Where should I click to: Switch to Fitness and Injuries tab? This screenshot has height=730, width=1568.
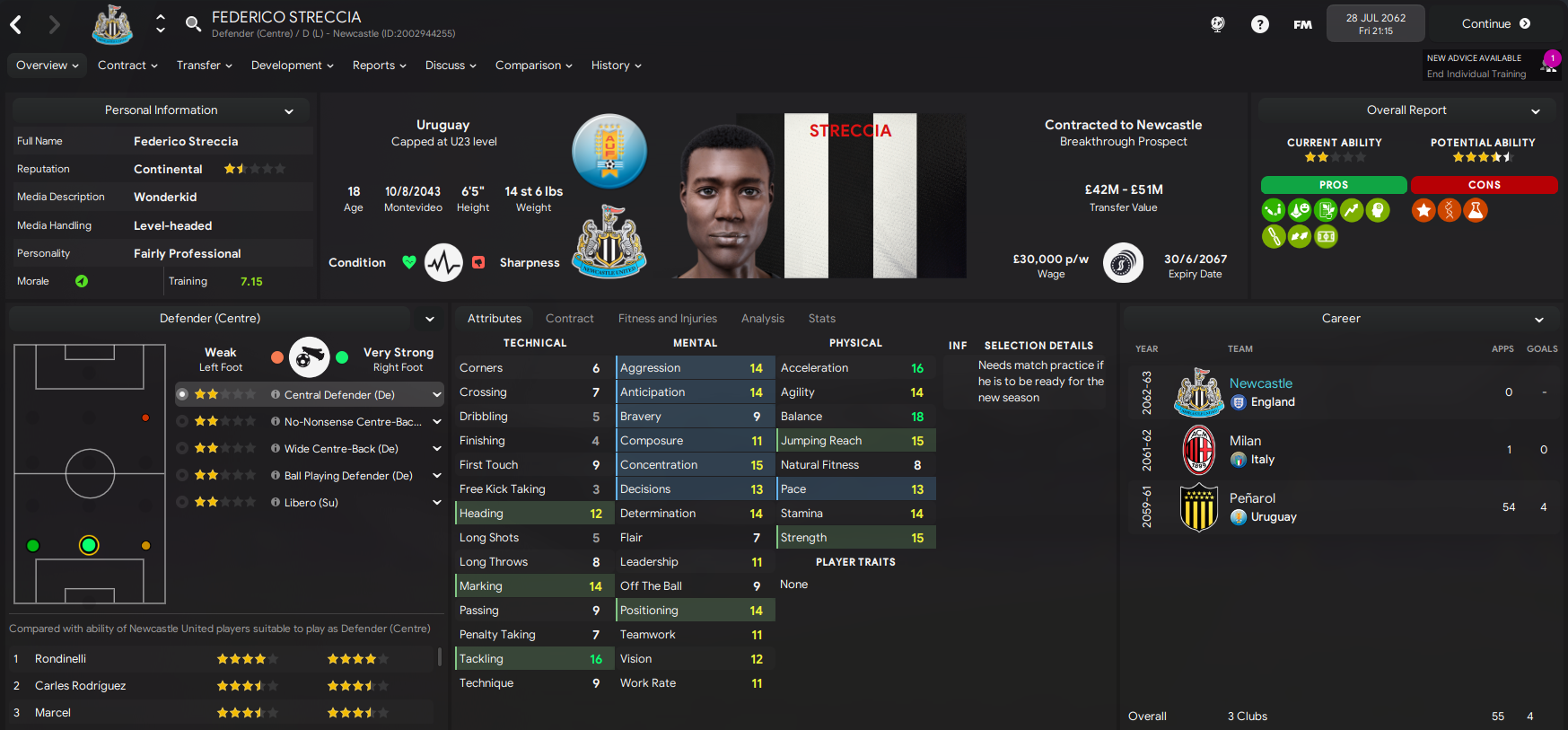[x=667, y=319]
